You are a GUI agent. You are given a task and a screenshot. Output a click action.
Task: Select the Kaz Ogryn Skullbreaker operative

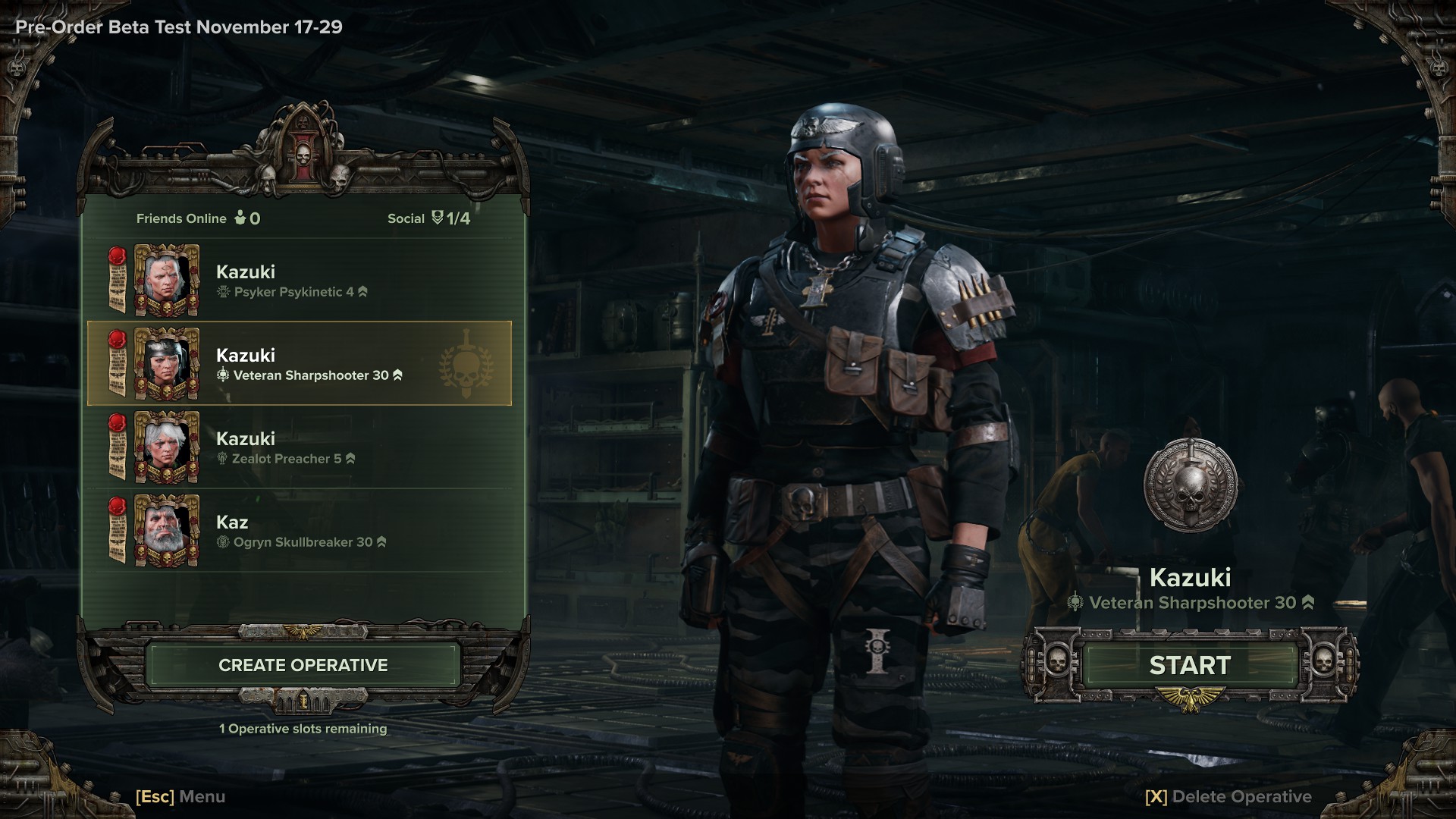(300, 531)
